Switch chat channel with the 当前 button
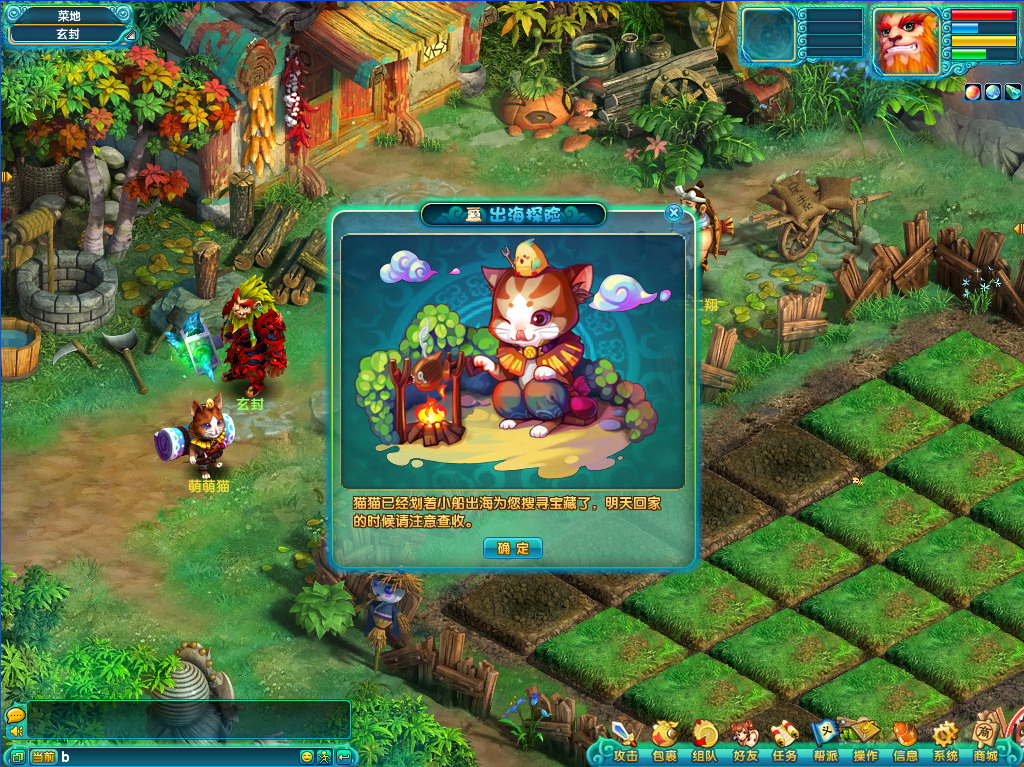 coord(43,757)
